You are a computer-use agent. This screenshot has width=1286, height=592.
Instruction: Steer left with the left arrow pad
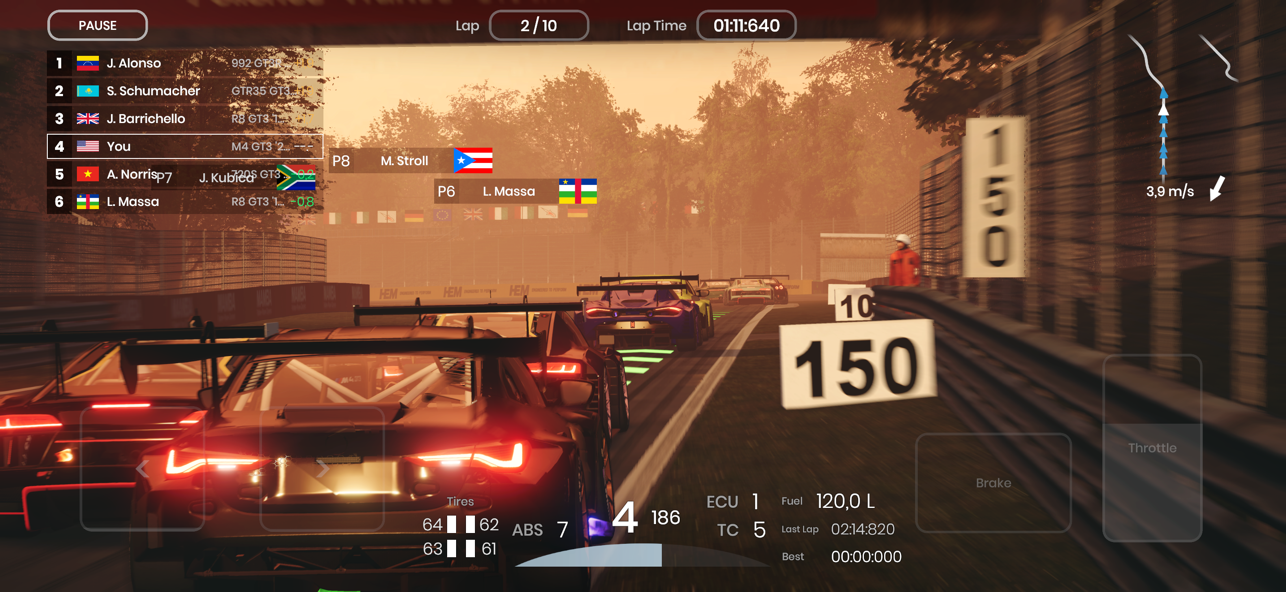143,468
